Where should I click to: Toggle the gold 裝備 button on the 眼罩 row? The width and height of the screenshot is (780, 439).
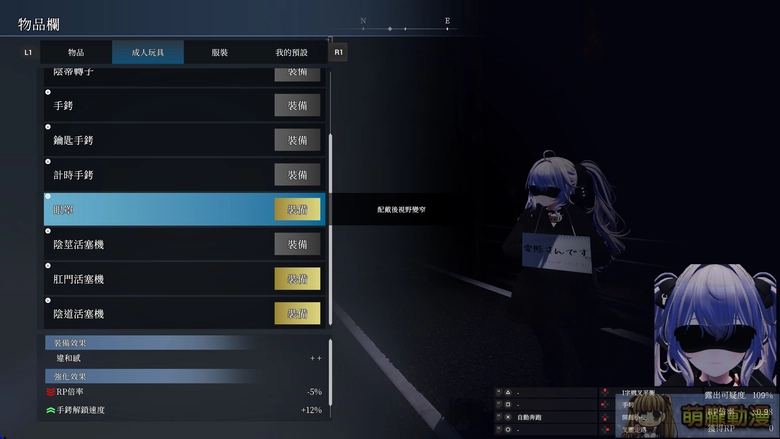297,209
